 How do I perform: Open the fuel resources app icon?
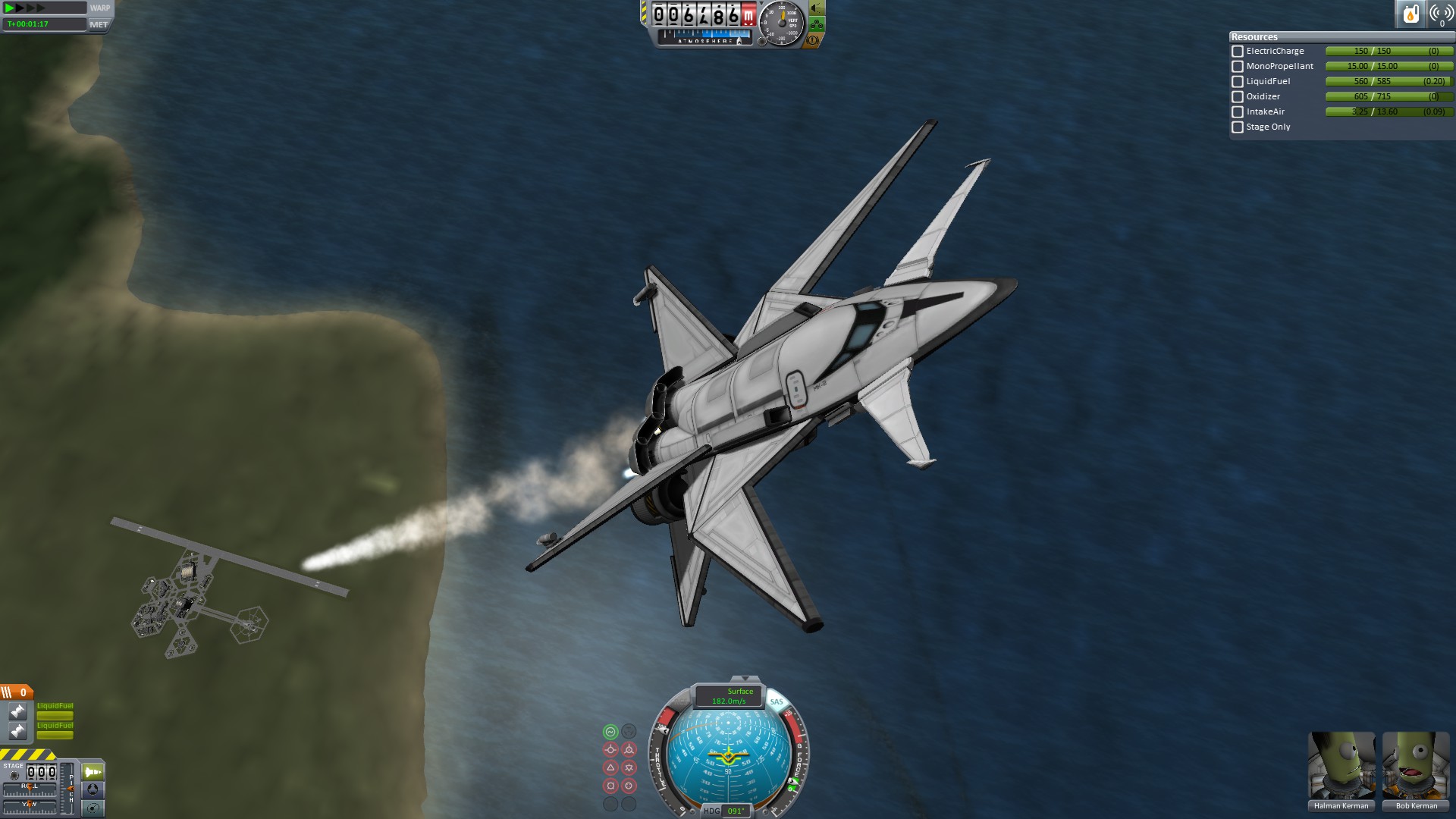click(1410, 14)
